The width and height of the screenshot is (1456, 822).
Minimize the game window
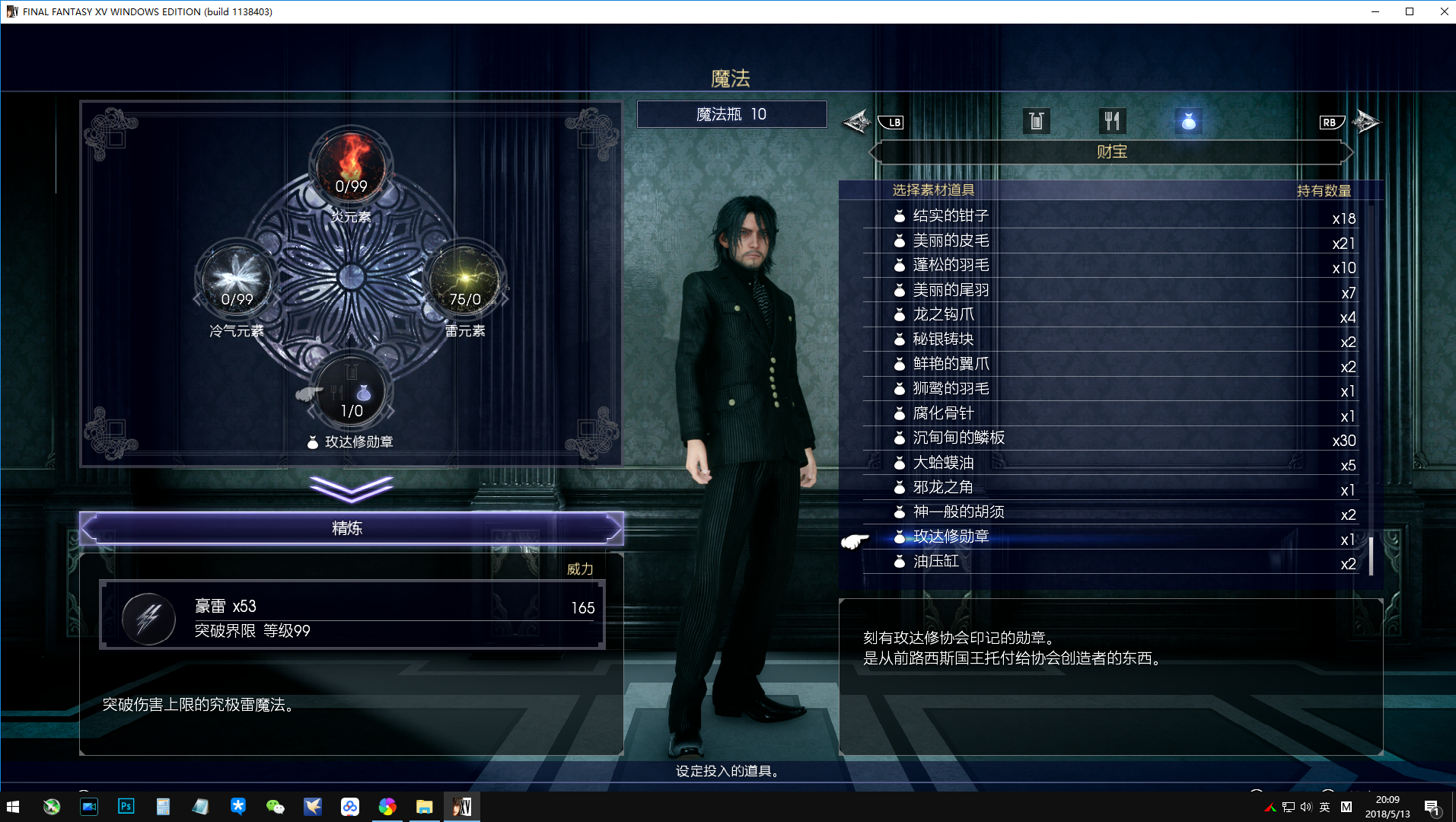[1375, 11]
